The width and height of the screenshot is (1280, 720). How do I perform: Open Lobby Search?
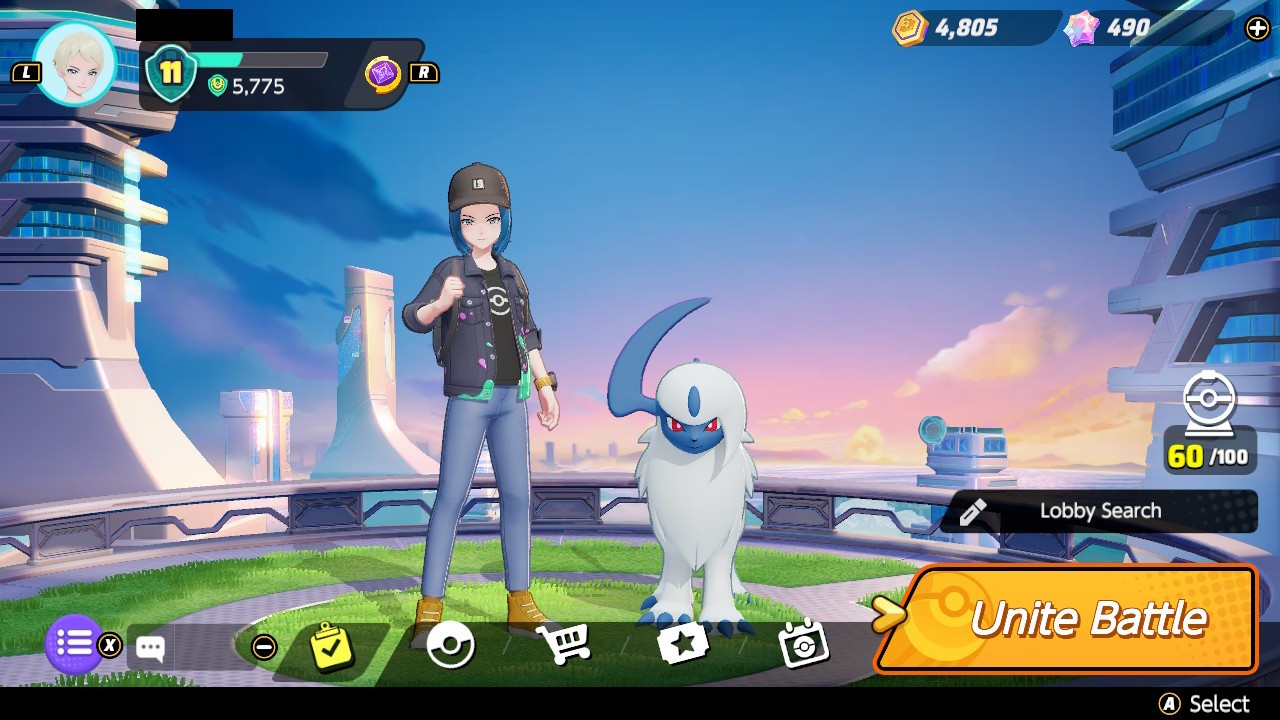[1100, 511]
